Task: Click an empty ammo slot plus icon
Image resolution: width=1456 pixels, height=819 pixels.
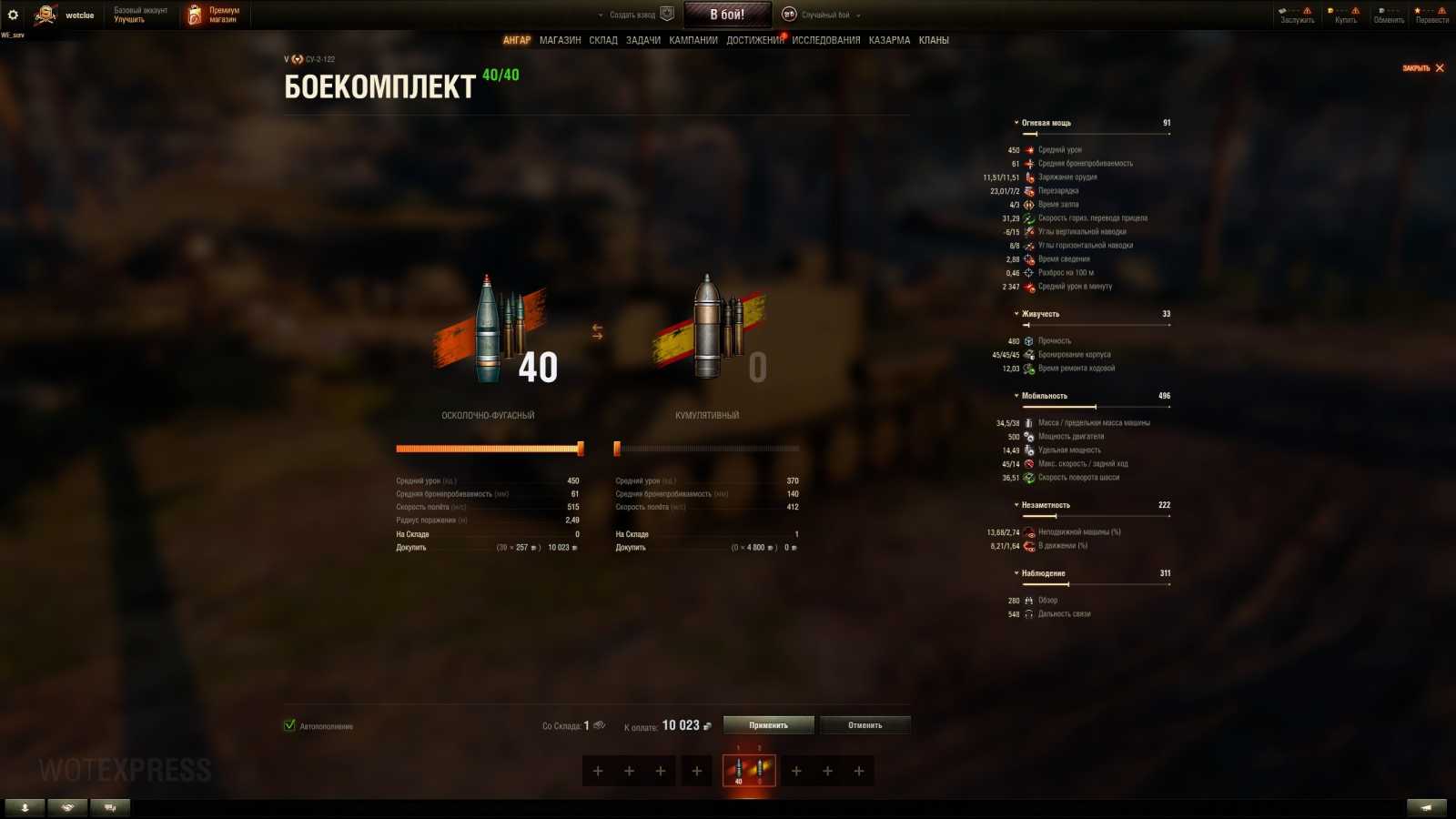Action: pos(597,771)
